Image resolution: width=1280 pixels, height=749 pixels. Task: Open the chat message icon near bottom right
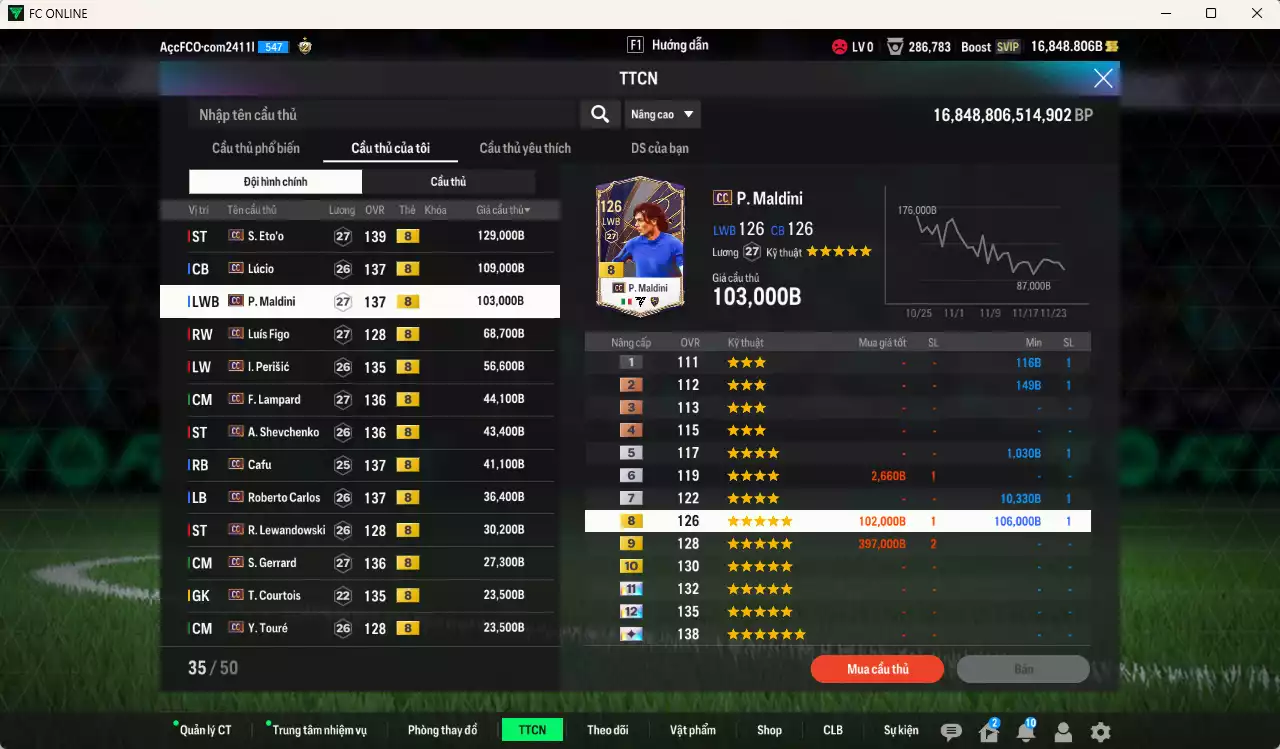[x=951, y=732]
